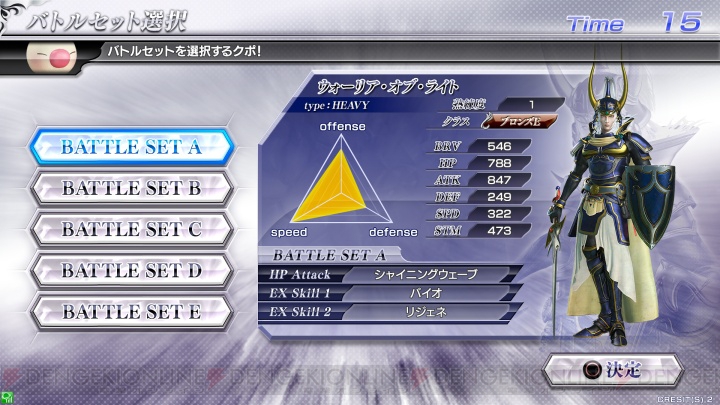720x405 pixels.
Task: Confirm with the 決定 button
Action: 610,371
